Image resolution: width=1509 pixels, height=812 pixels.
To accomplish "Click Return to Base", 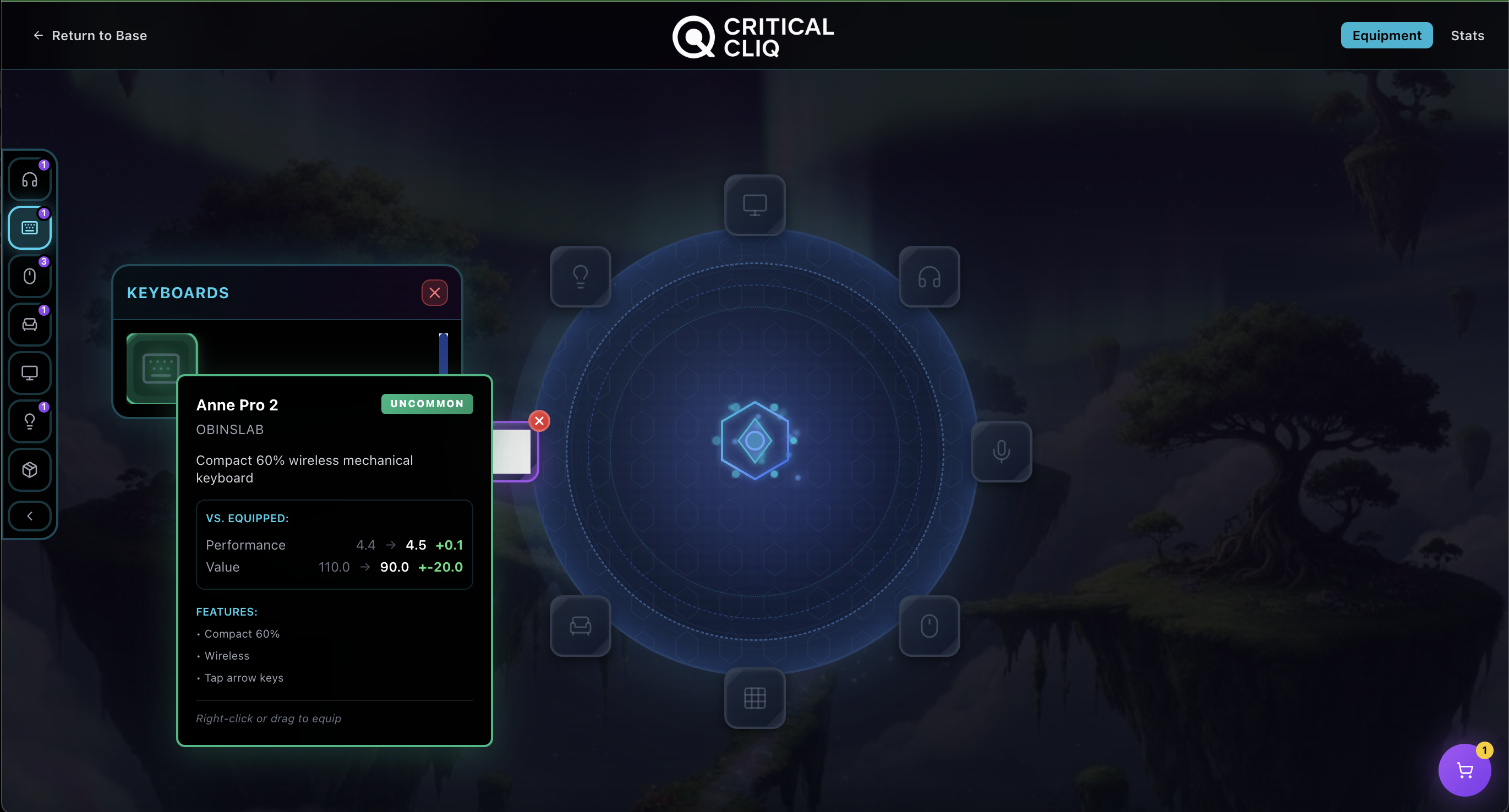I will click(x=90, y=35).
